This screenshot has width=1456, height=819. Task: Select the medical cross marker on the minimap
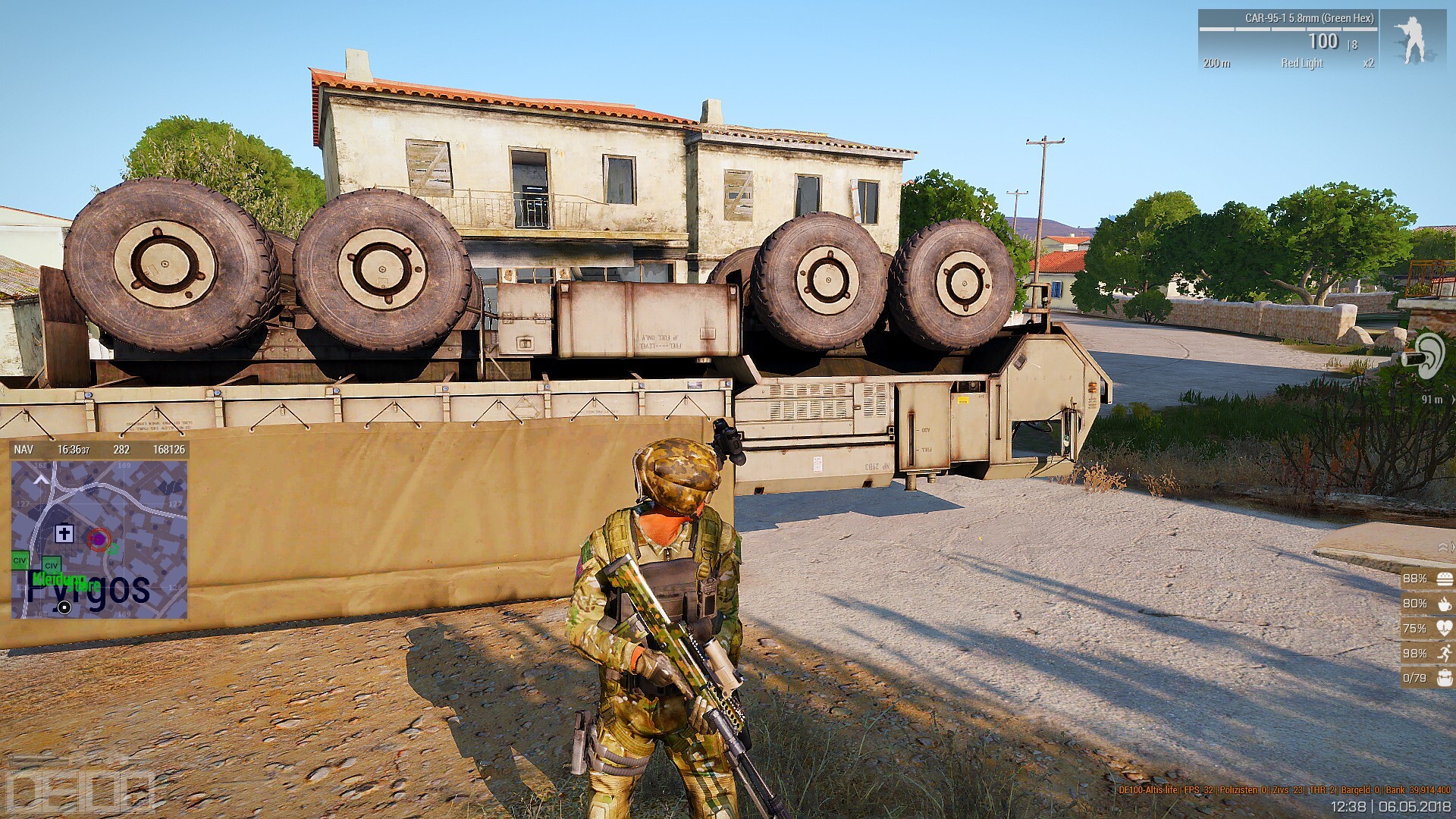coord(64,535)
